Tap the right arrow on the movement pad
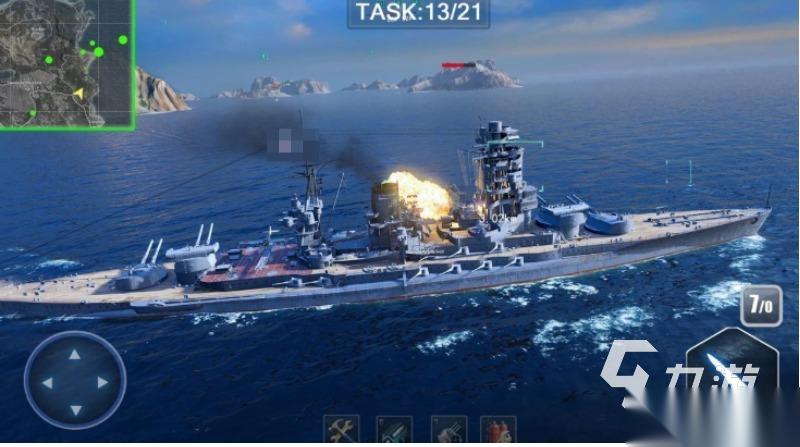This screenshot has height=447, width=800. [102, 382]
